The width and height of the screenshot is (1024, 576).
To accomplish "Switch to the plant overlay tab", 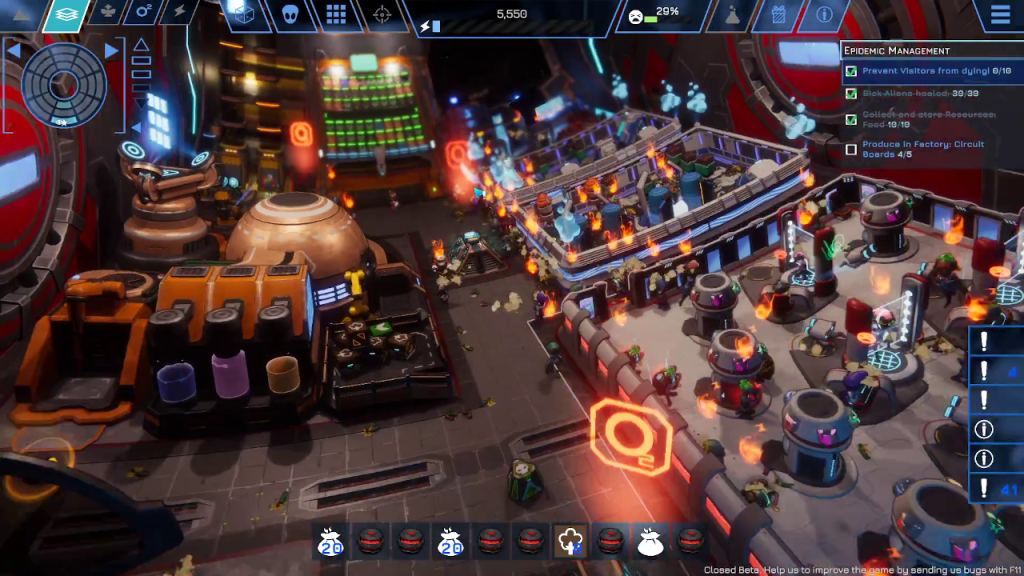I will click(x=107, y=13).
